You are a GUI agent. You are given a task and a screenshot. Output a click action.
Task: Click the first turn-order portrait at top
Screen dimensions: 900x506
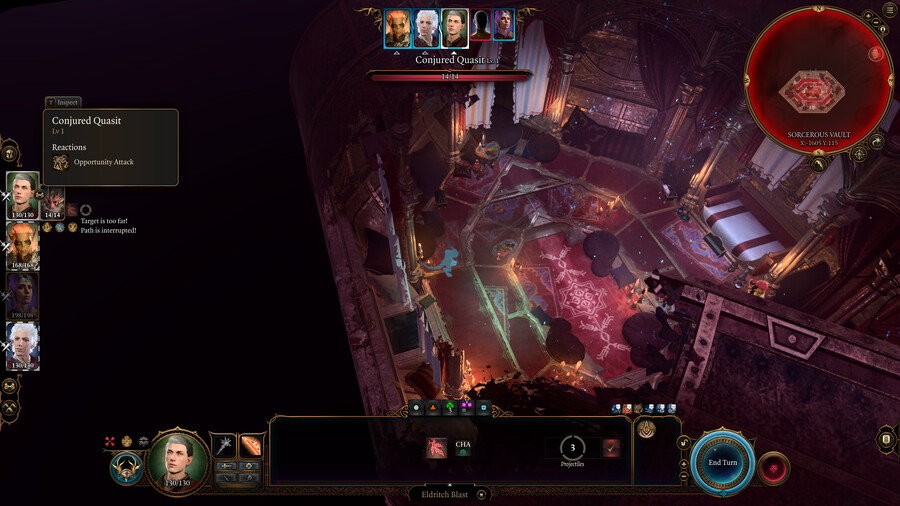(398, 27)
